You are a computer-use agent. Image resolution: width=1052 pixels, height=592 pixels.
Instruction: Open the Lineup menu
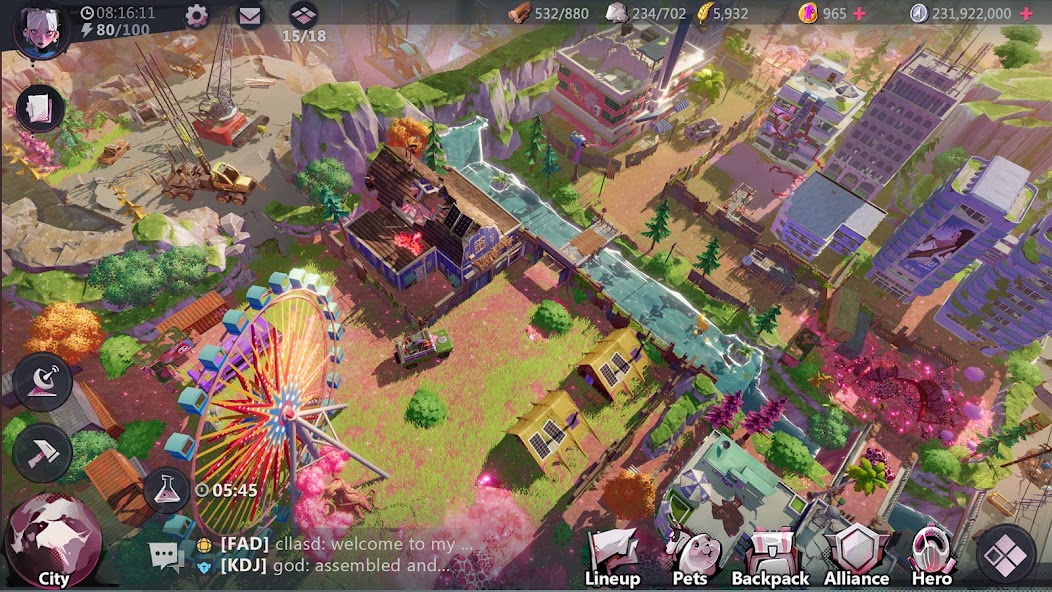pos(612,557)
